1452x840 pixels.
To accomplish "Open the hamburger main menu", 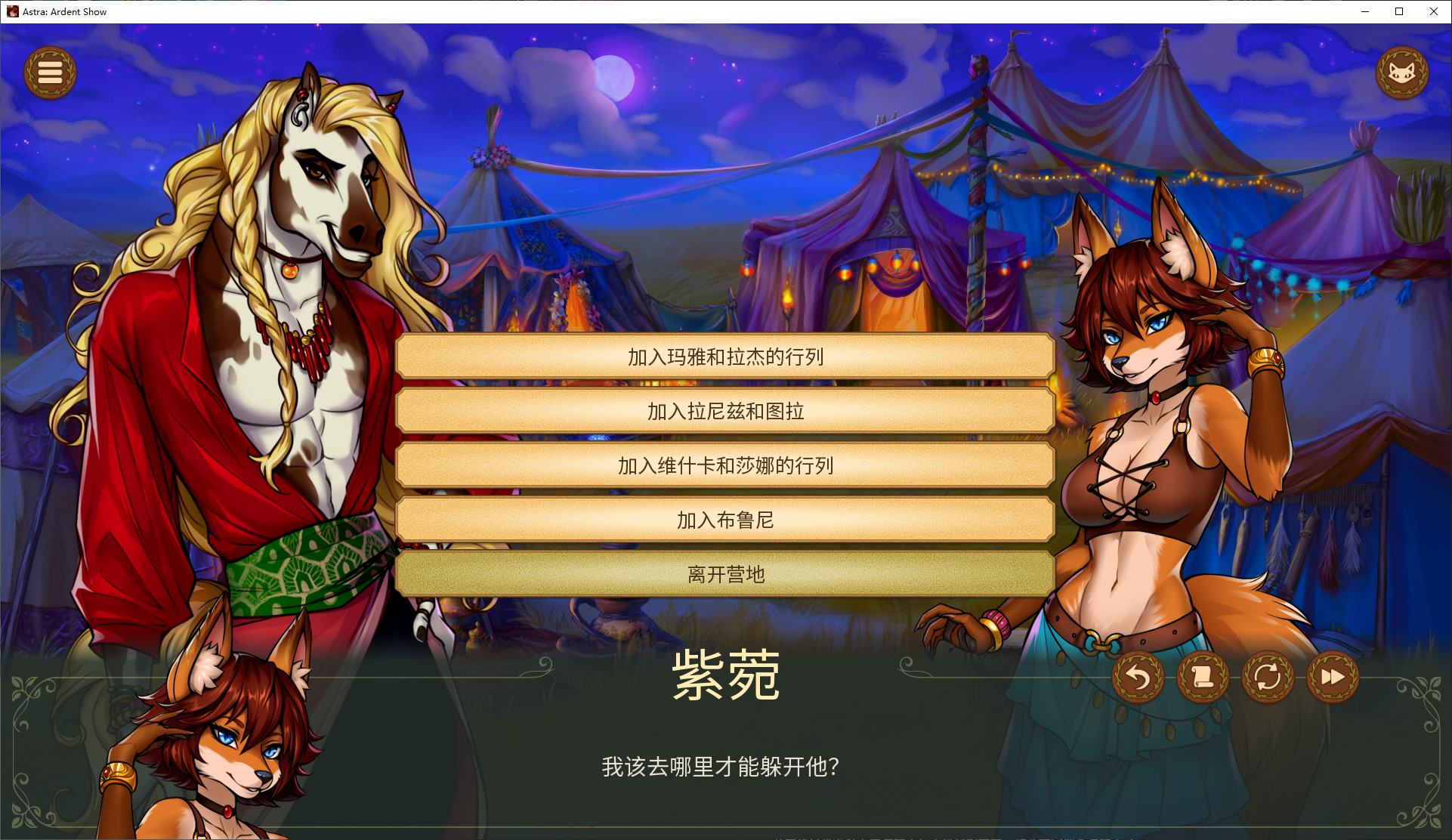I will pos(50,72).
